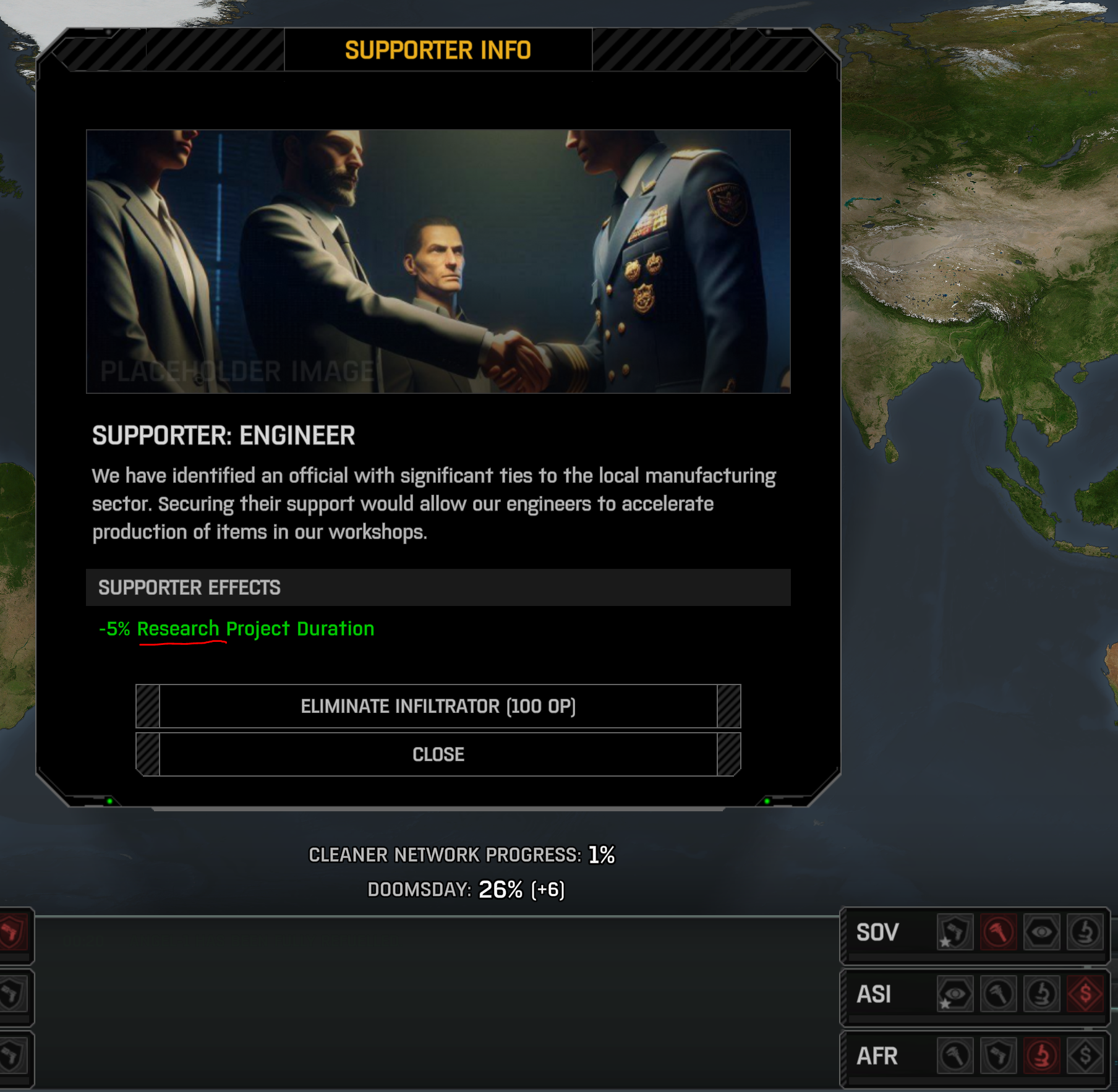Screen dimensions: 1118x1092
Task: Click the dollar icon in the AFR row
Action: point(1085,1056)
